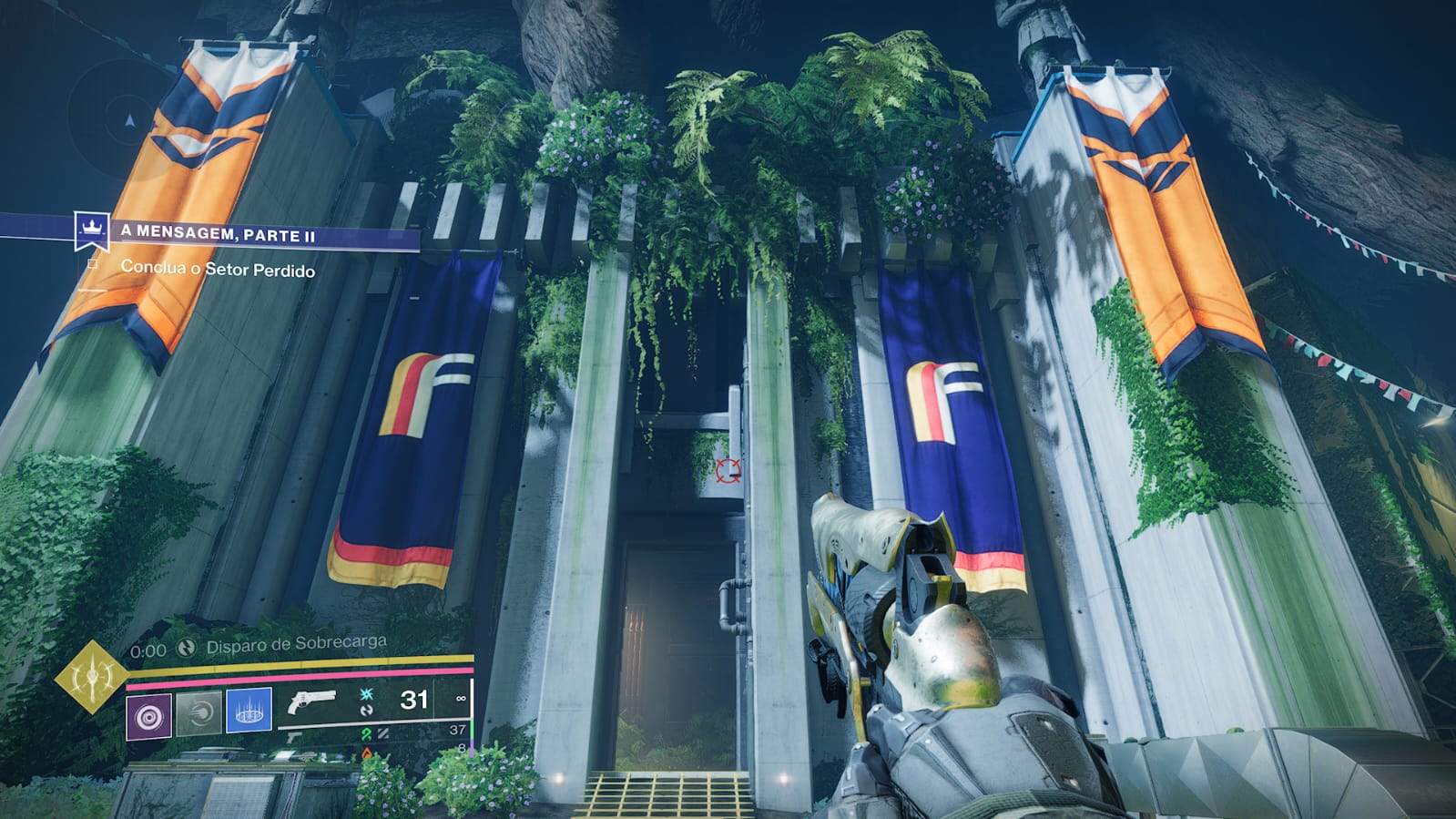
Task: Activate the blue rift class ability
Action: tap(249, 710)
